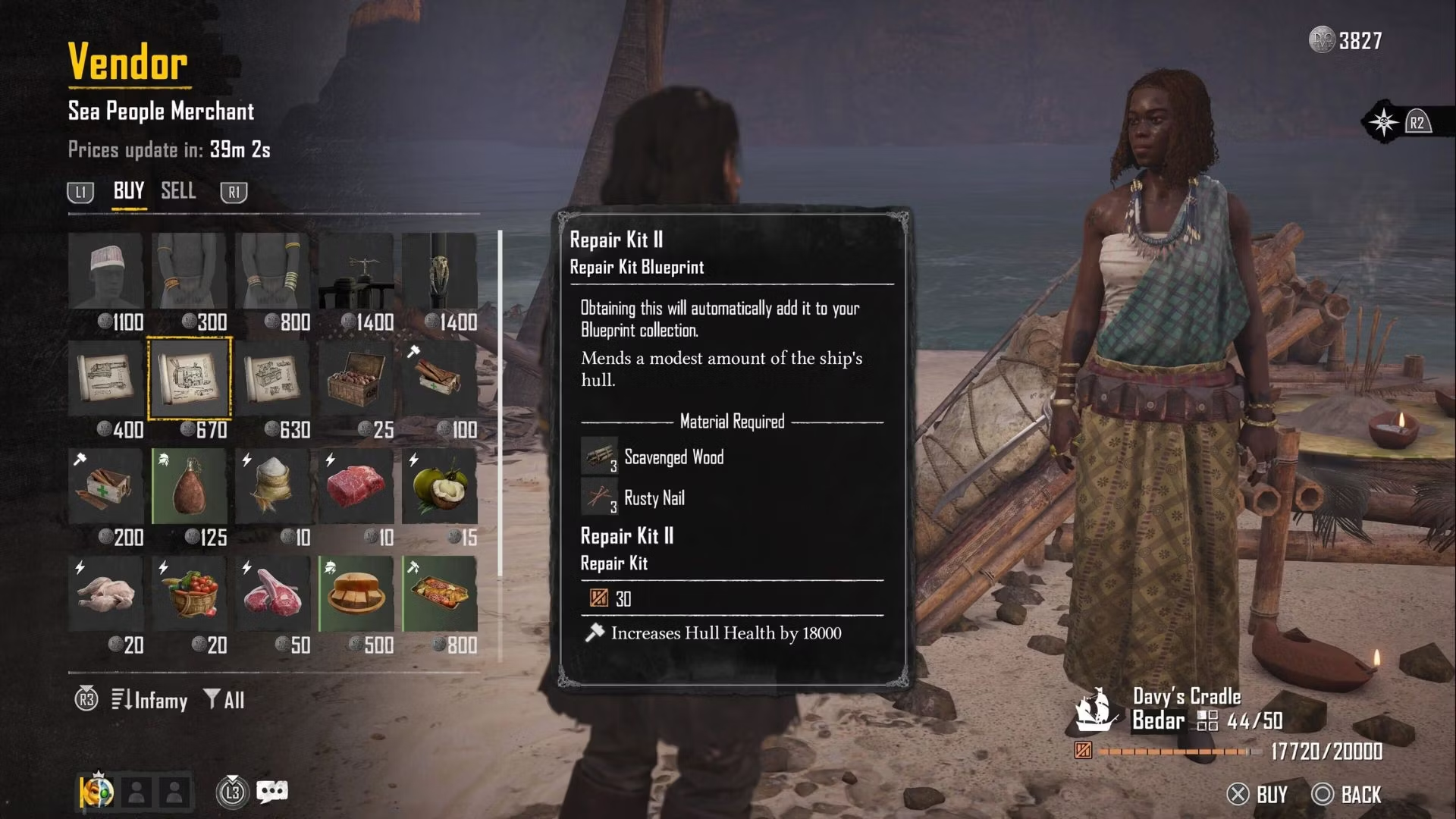Select the coconut item for 15

(x=439, y=486)
